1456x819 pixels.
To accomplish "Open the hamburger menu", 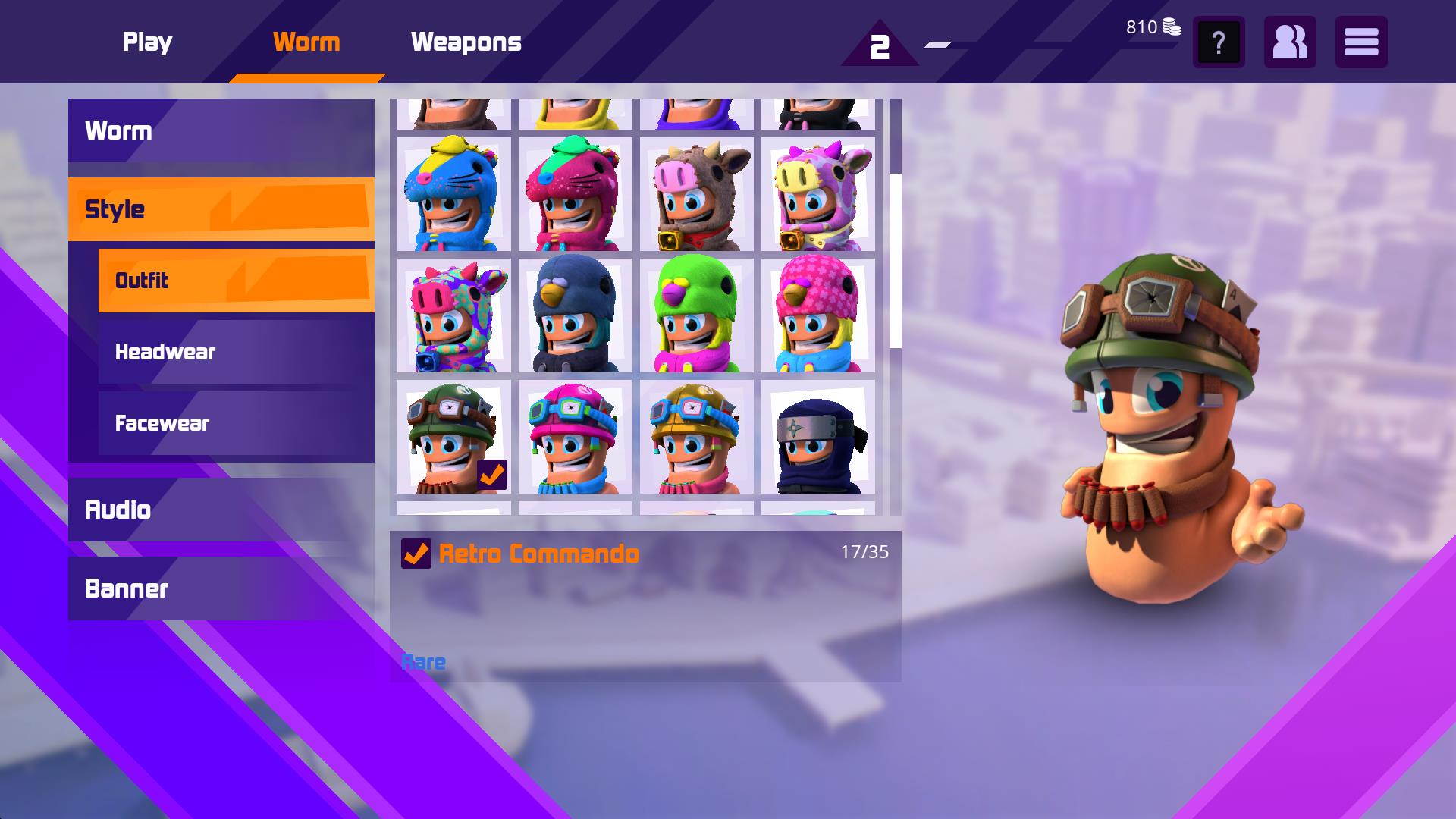I will (1361, 43).
